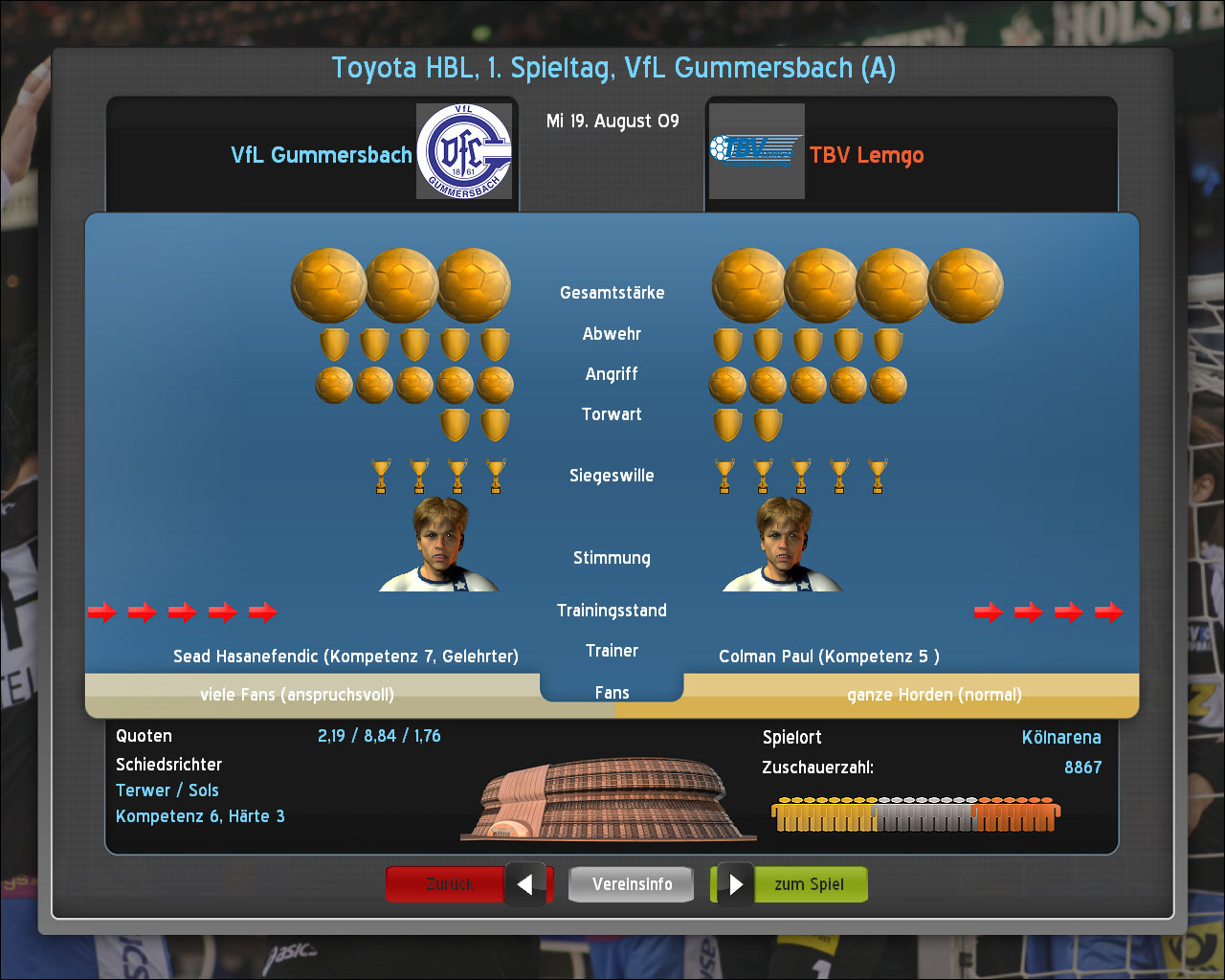Select the VfL Gummersbach team name

point(322,155)
